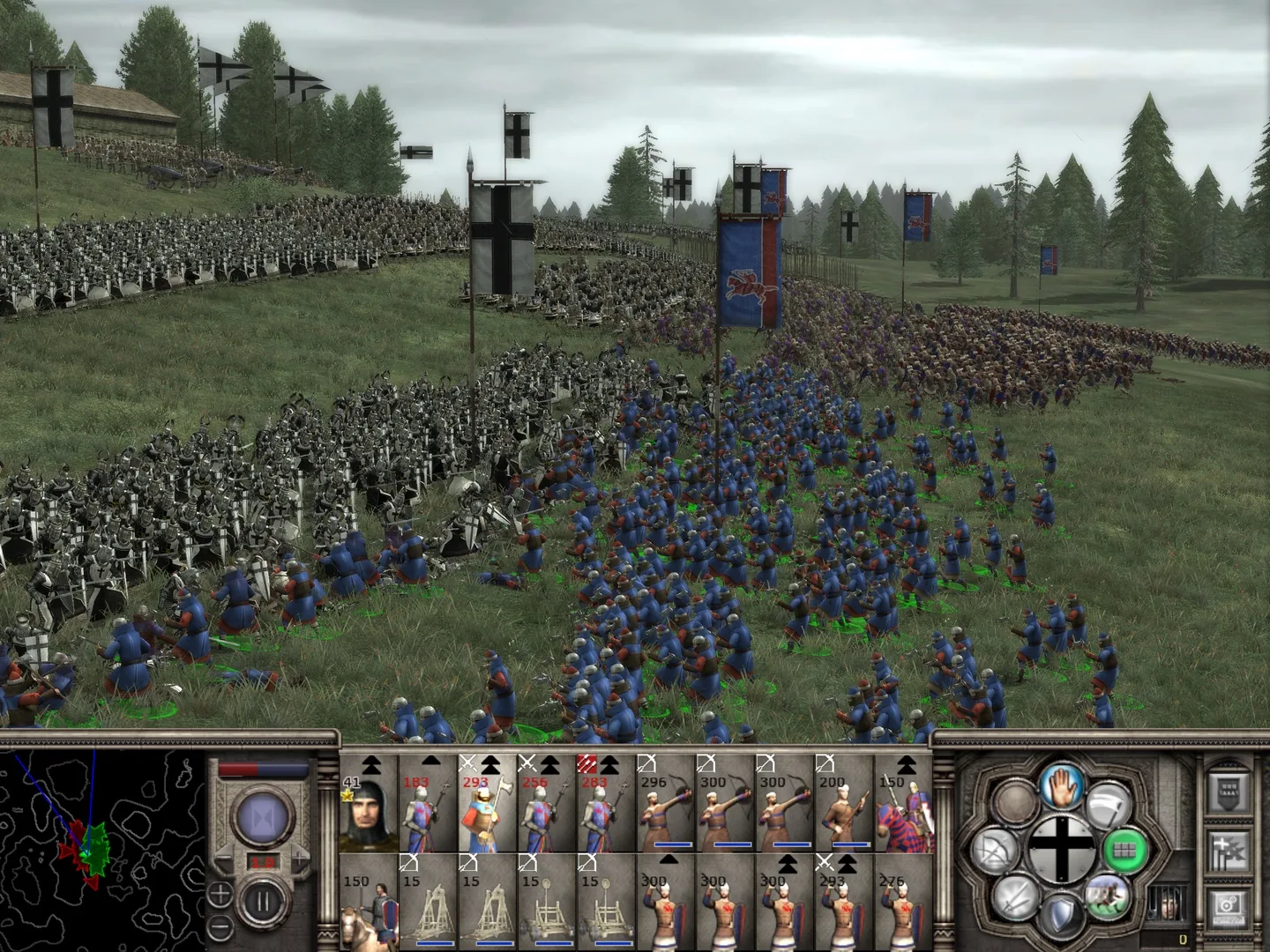Toggle guard mode with the shield button
Screen dimensions: 1270x952
click(x=1062, y=914)
